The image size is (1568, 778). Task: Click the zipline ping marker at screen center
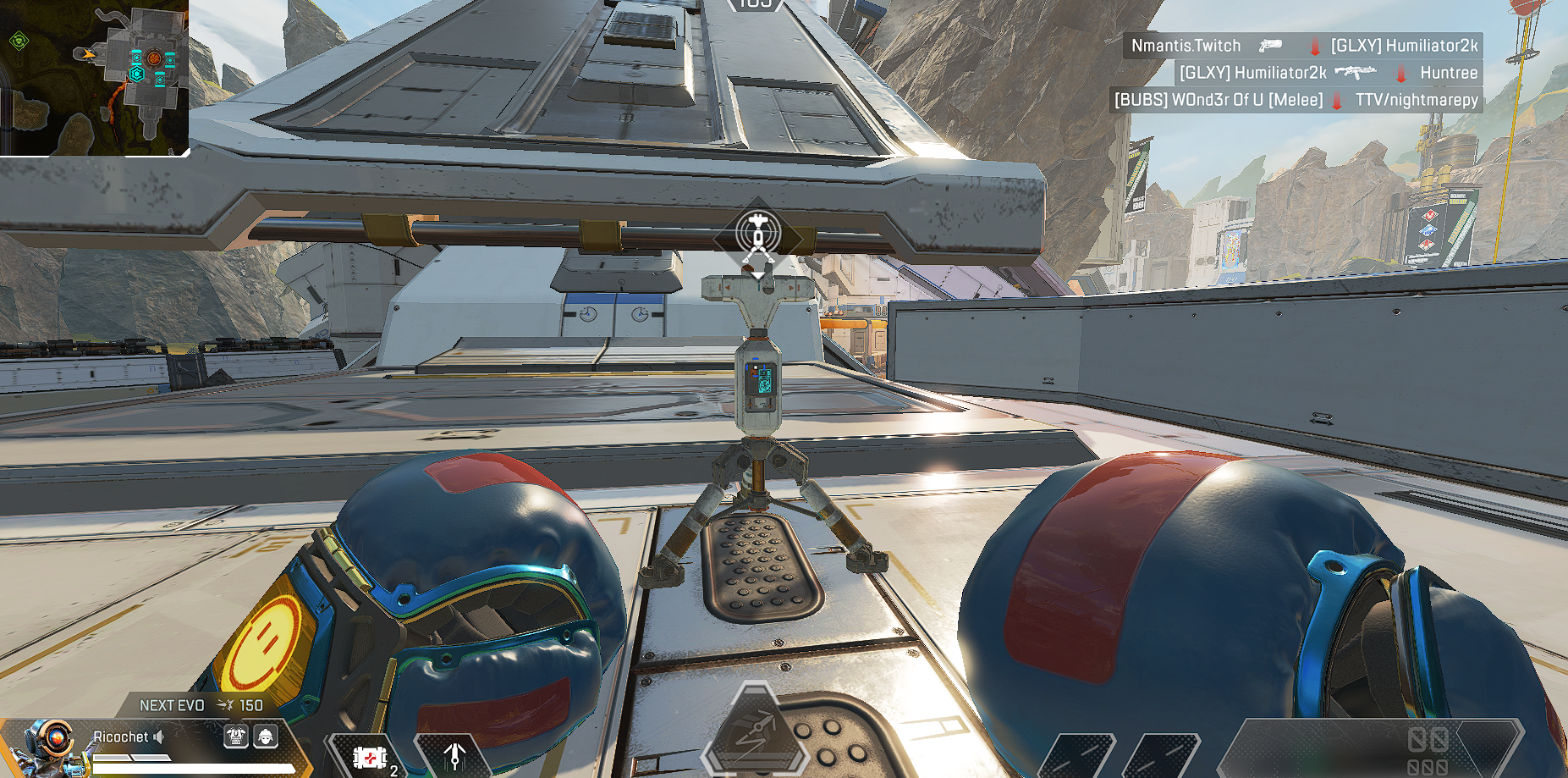[757, 233]
